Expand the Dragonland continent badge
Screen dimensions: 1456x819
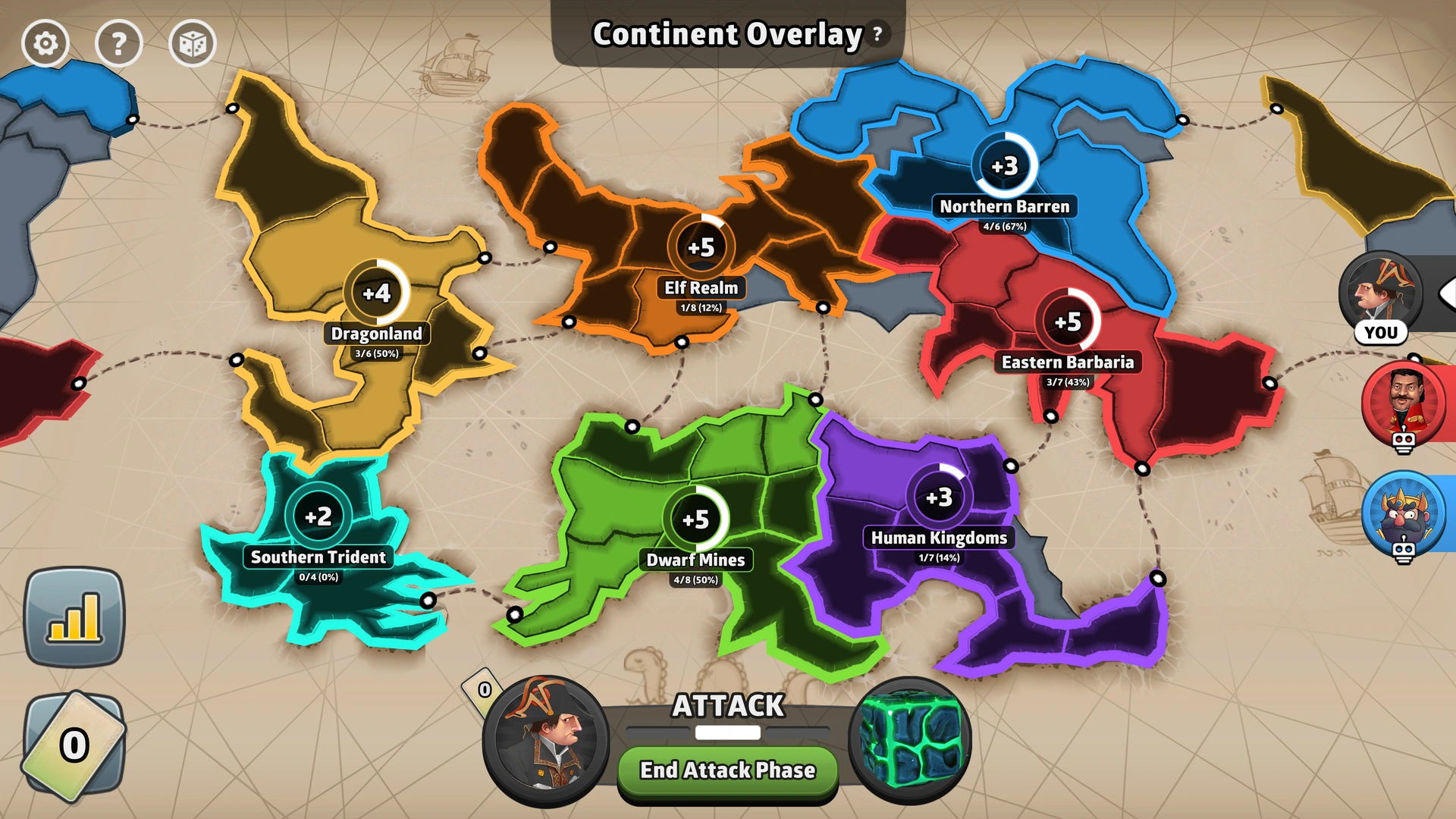tap(377, 292)
